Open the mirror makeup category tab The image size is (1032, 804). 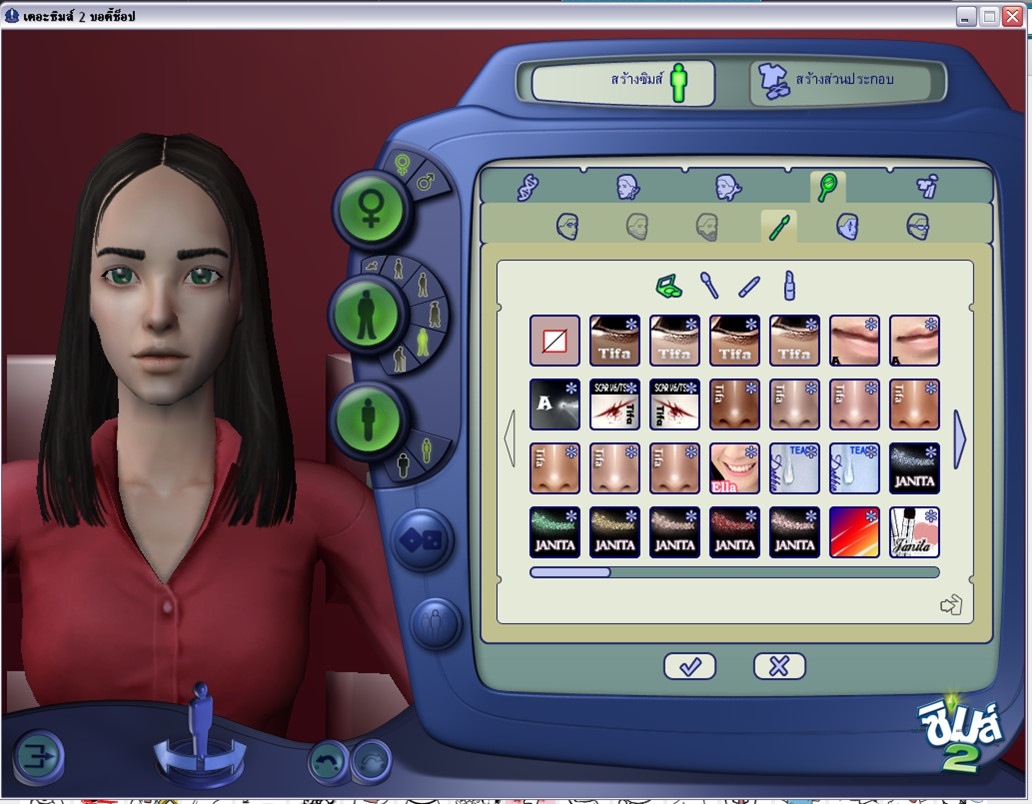(827, 187)
